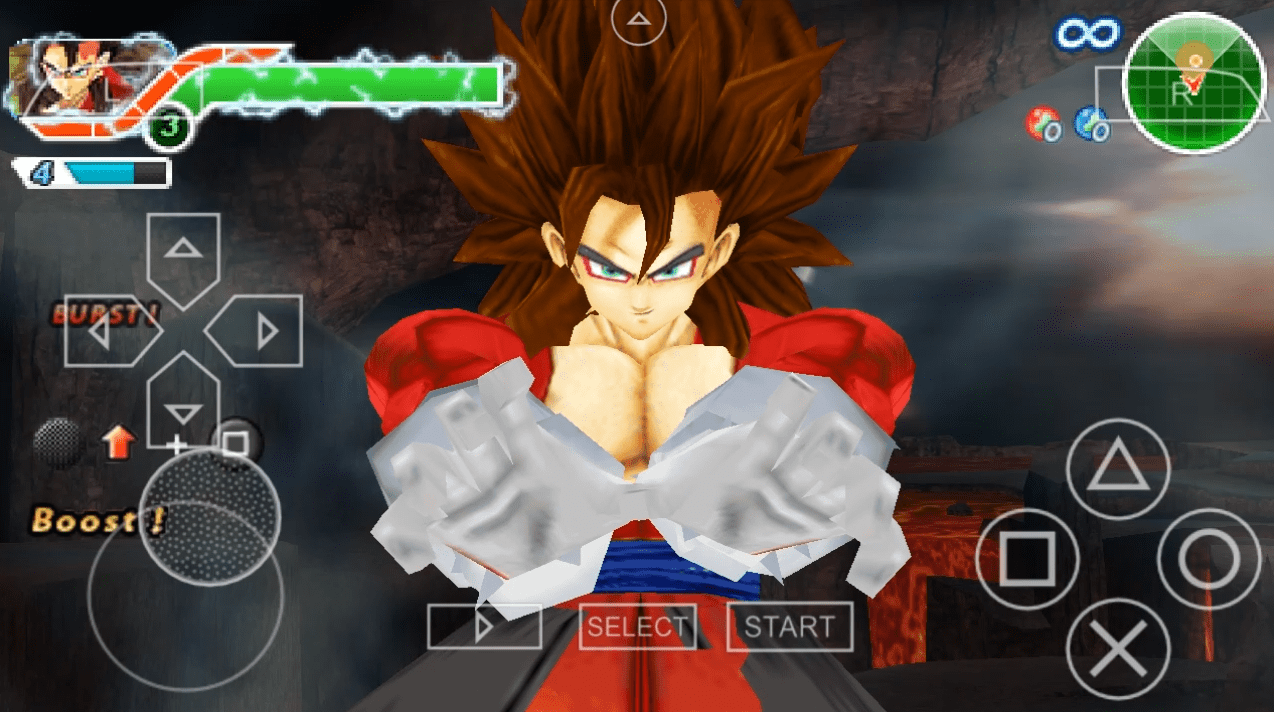Tap the circle touch button
The width and height of the screenshot is (1274, 712).
point(1208,559)
